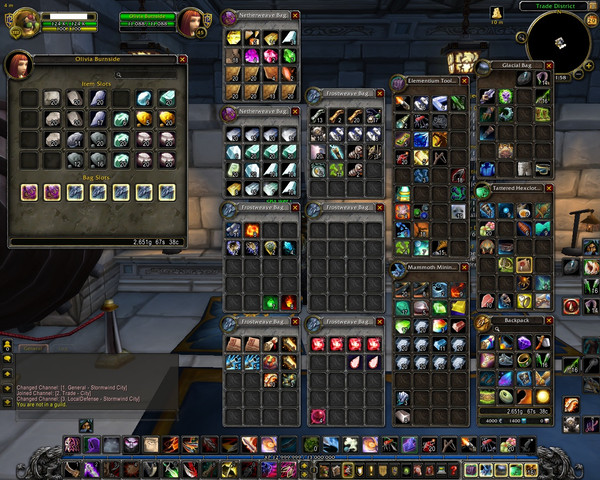Close the Olivia Burnside bank window
This screenshot has height=480, width=600.
point(182,60)
